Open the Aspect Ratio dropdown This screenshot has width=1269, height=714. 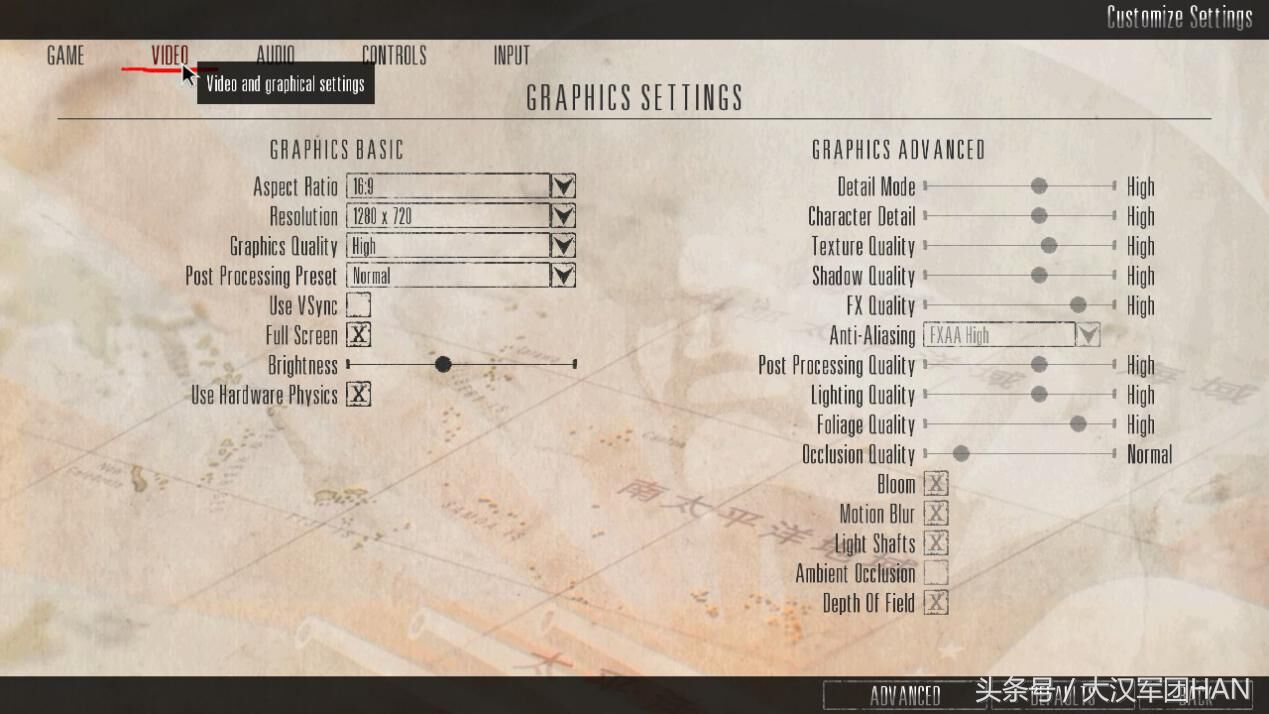(x=563, y=187)
